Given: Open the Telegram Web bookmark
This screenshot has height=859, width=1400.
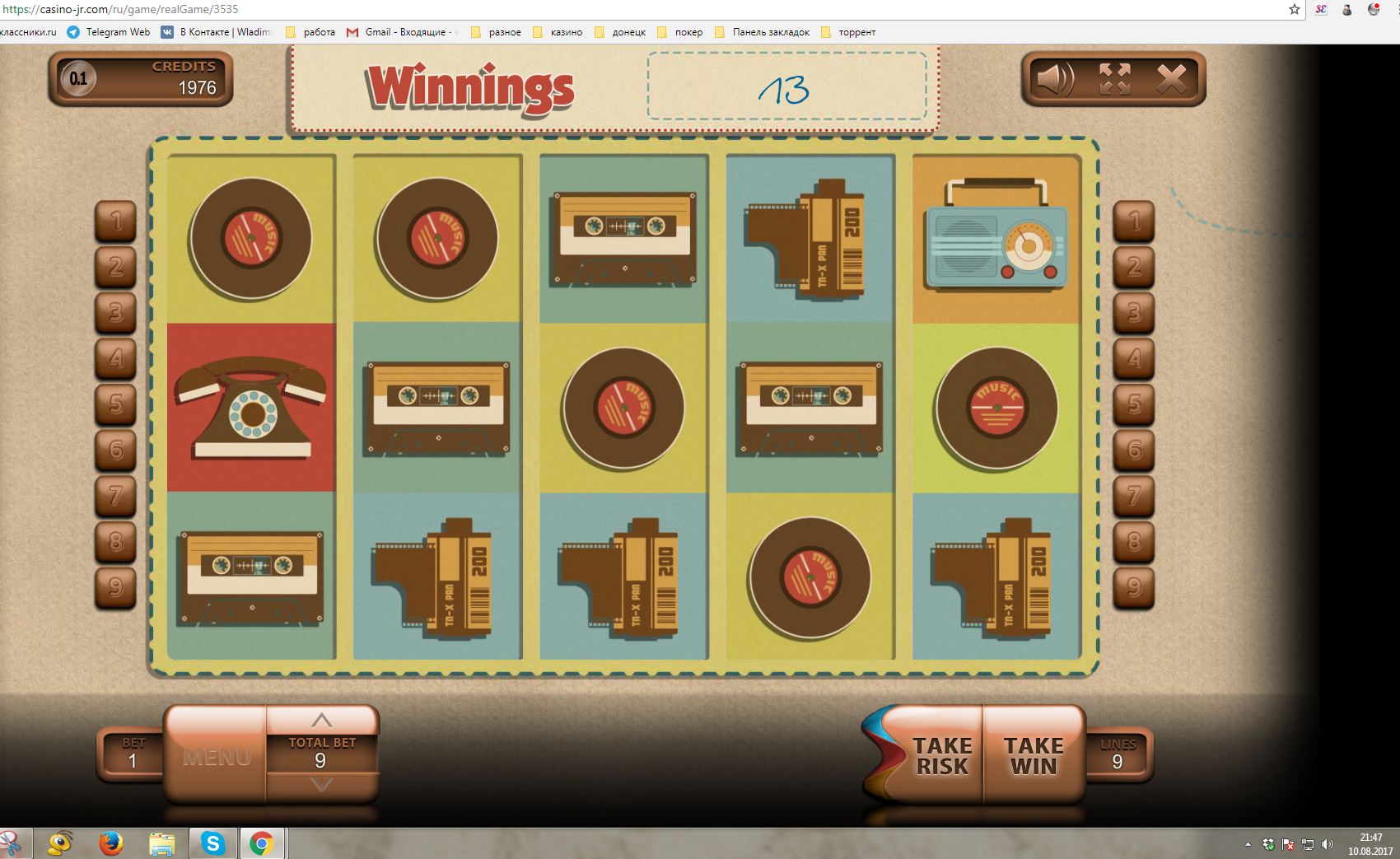Looking at the screenshot, I should point(110,32).
